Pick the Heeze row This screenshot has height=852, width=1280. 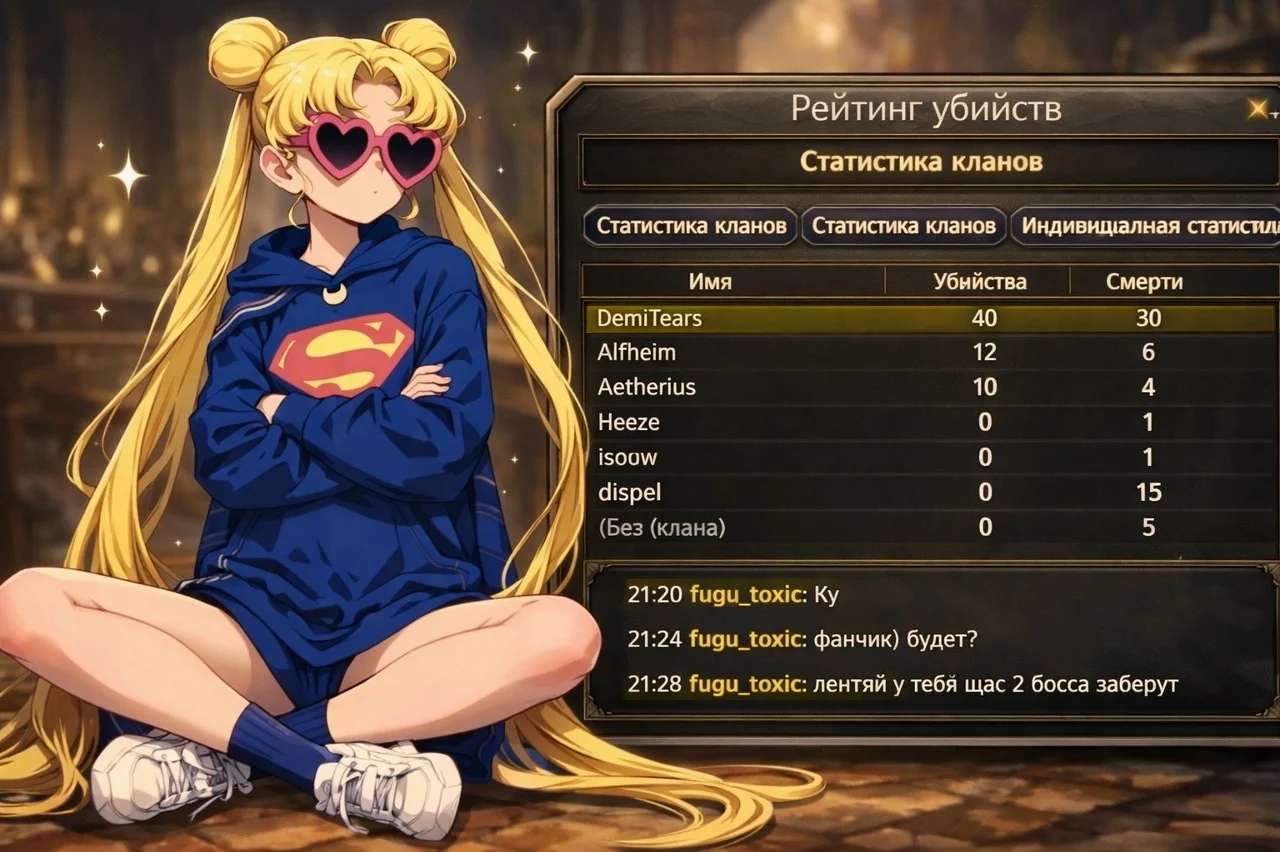(930, 422)
